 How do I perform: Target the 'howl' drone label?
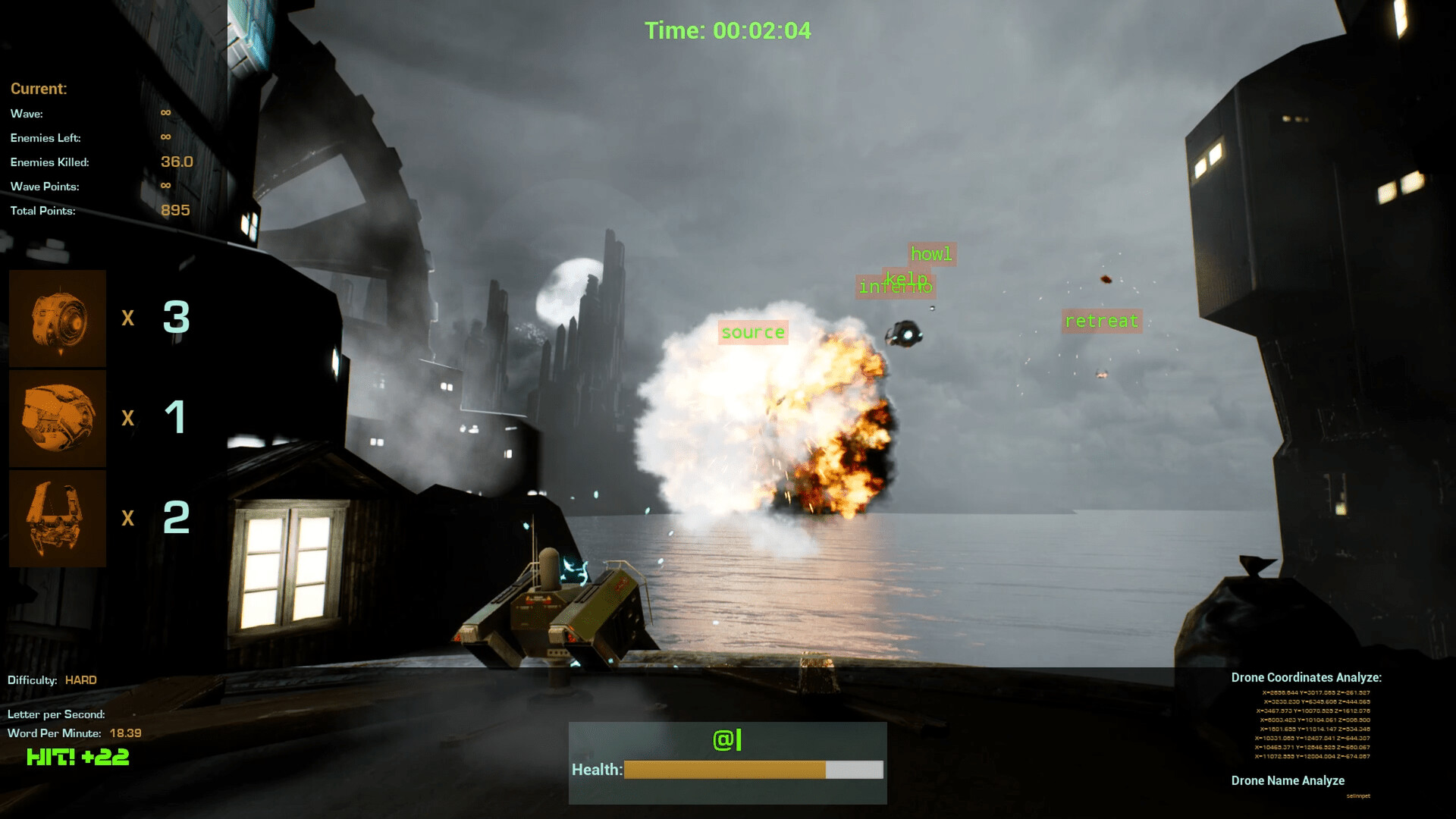point(930,254)
